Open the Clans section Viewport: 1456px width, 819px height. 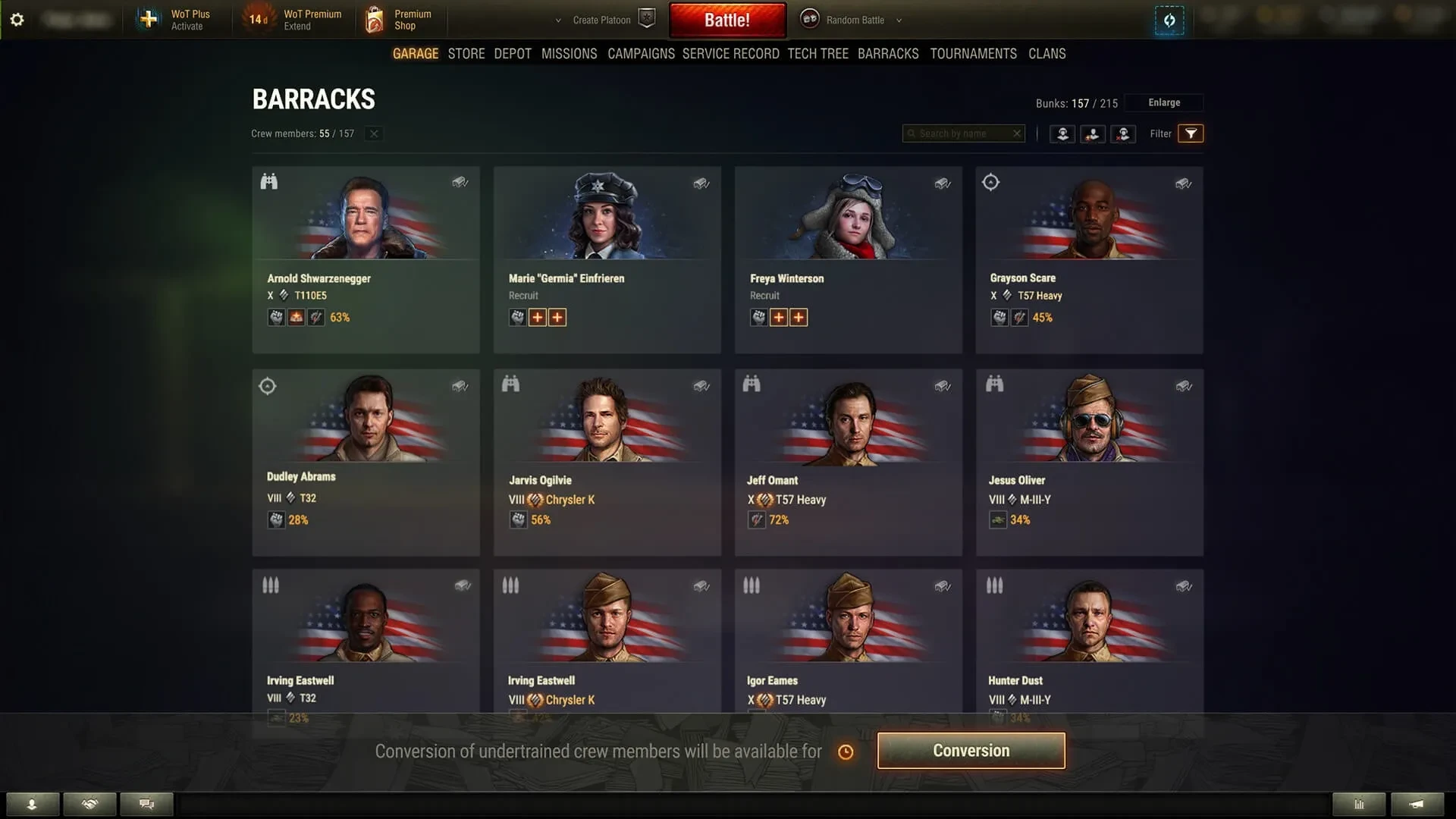pos(1046,54)
